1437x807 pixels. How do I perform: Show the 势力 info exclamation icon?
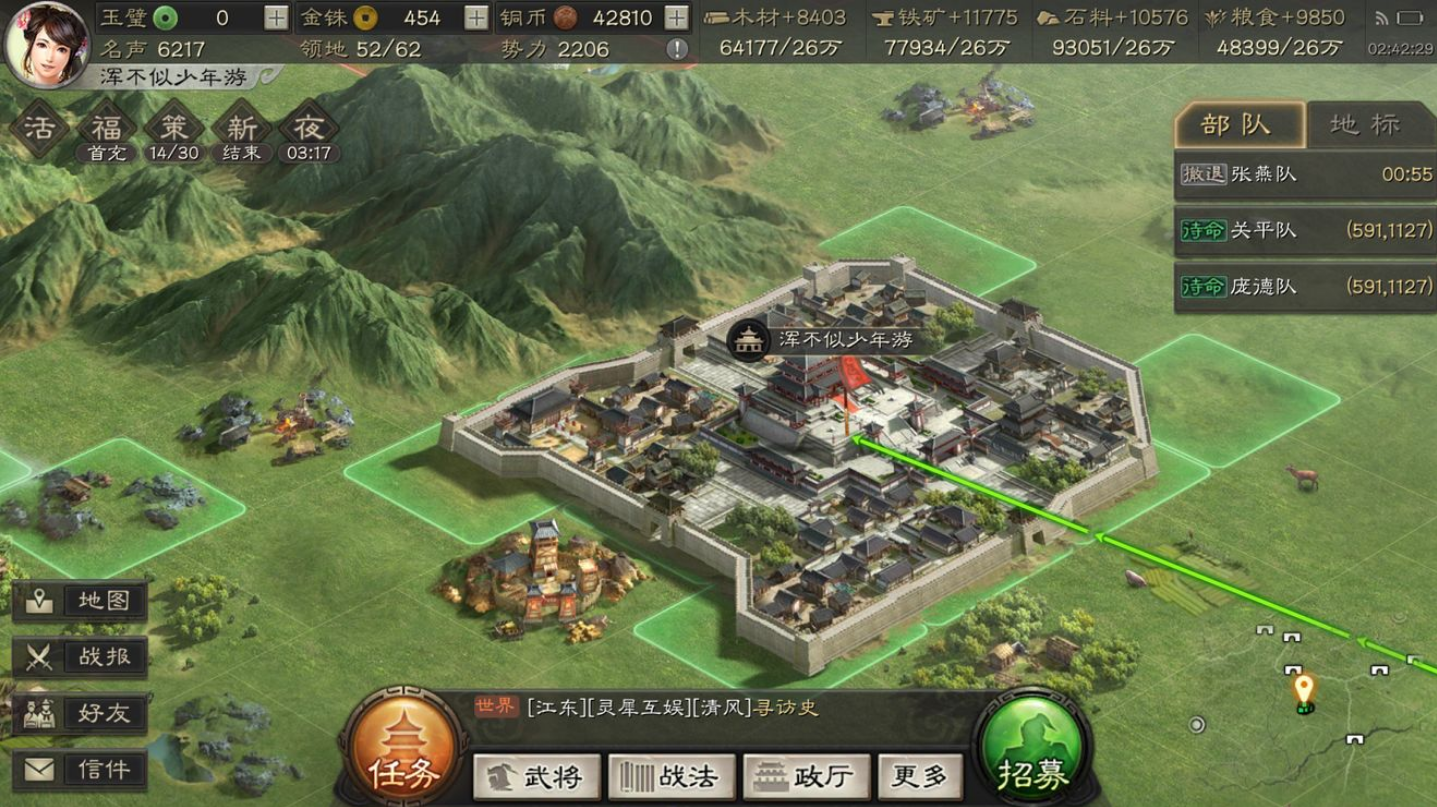(677, 49)
